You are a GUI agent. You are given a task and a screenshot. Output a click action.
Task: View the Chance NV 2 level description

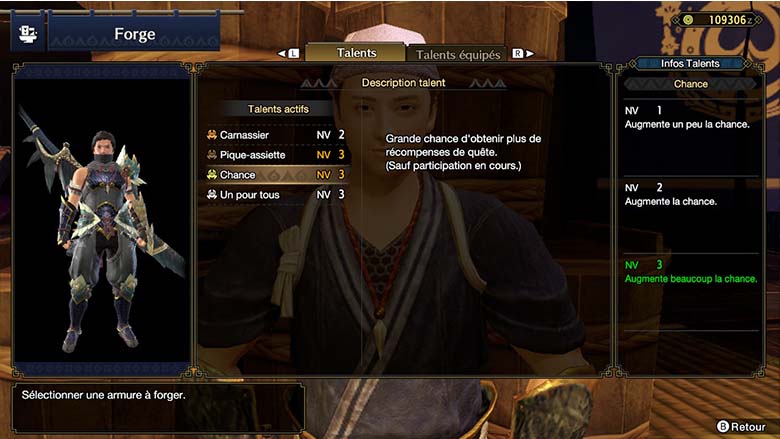(x=690, y=194)
